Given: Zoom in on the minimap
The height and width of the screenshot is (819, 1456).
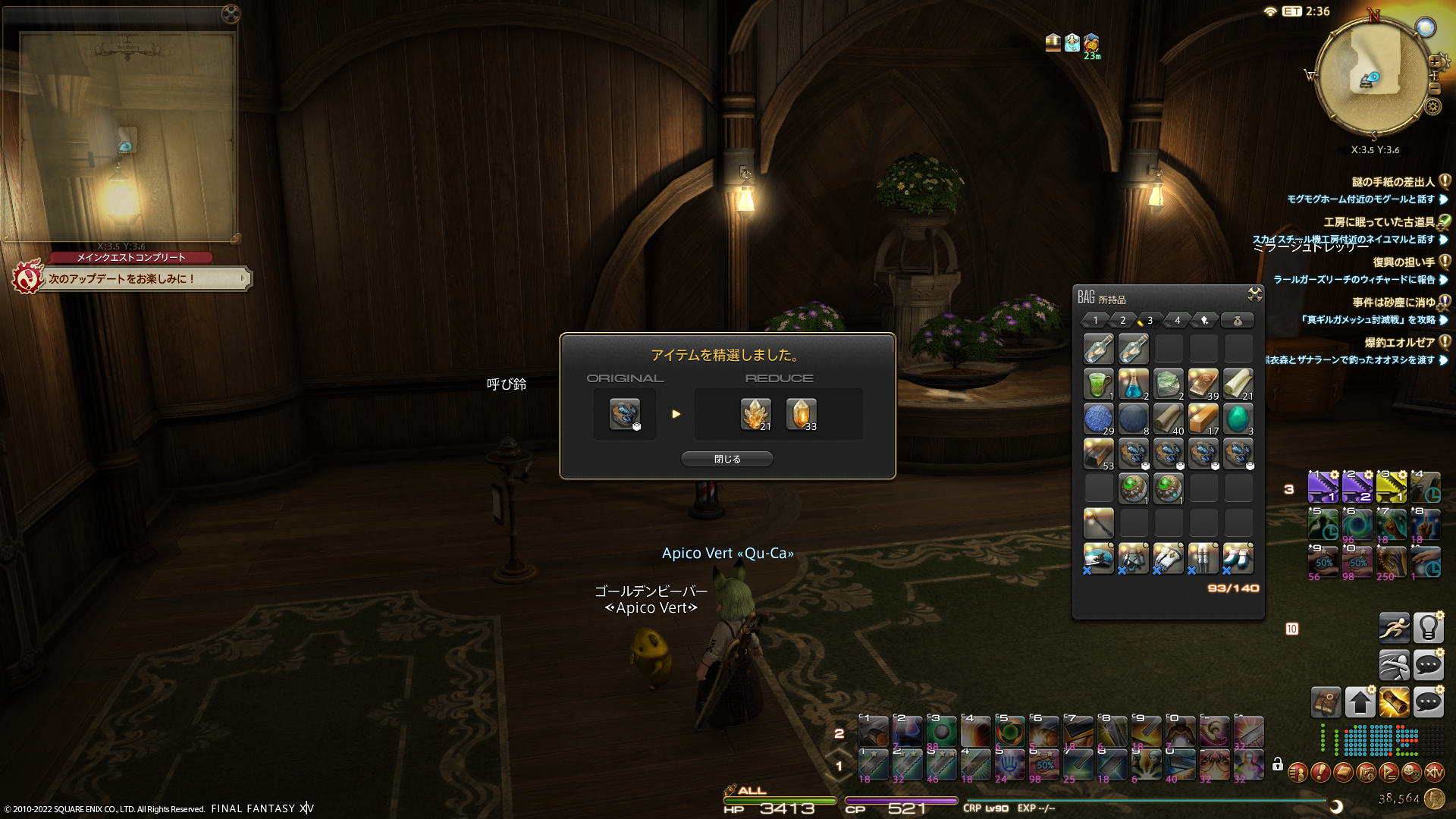Looking at the screenshot, I should pos(1435,61).
